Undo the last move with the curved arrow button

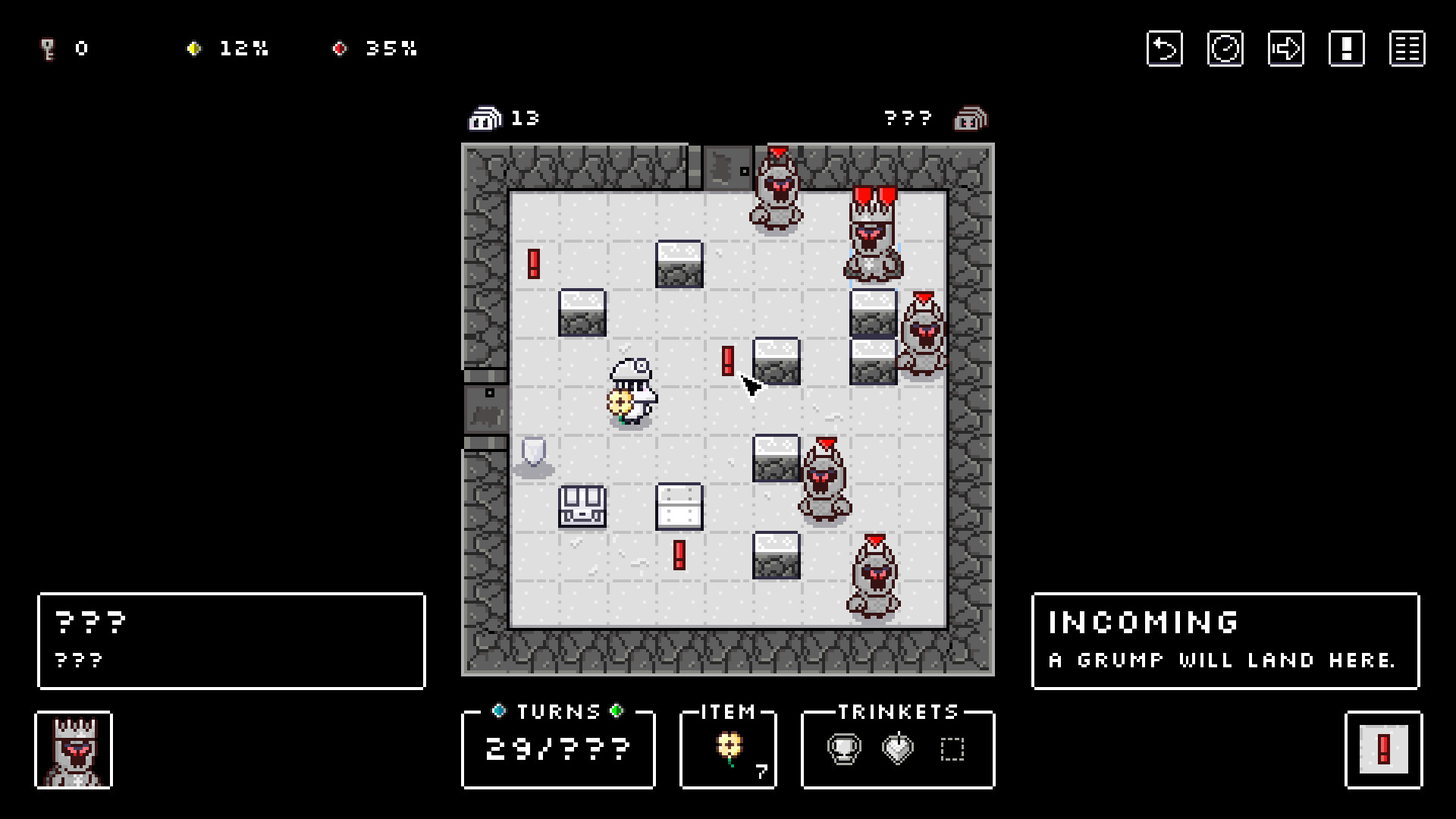(1164, 49)
